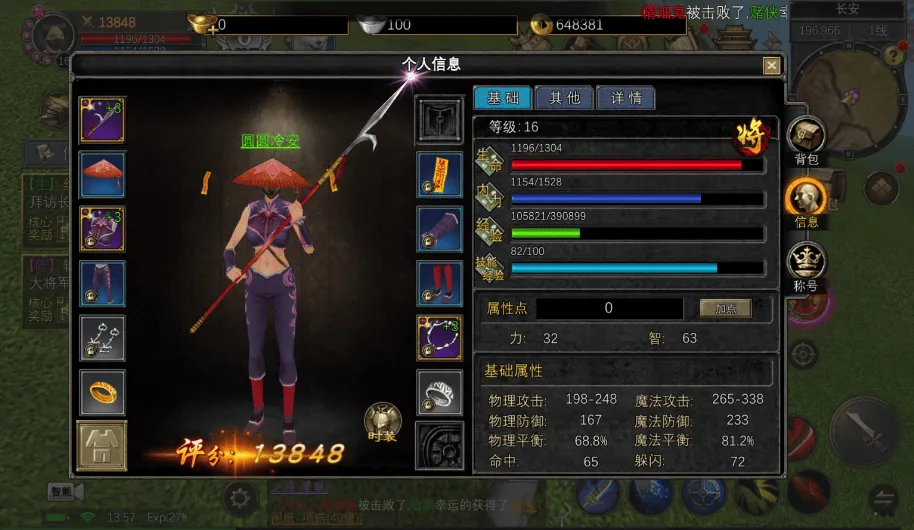The image size is (914, 530).
Task: Select the halberd weapon equipment slot
Action: point(102,121)
